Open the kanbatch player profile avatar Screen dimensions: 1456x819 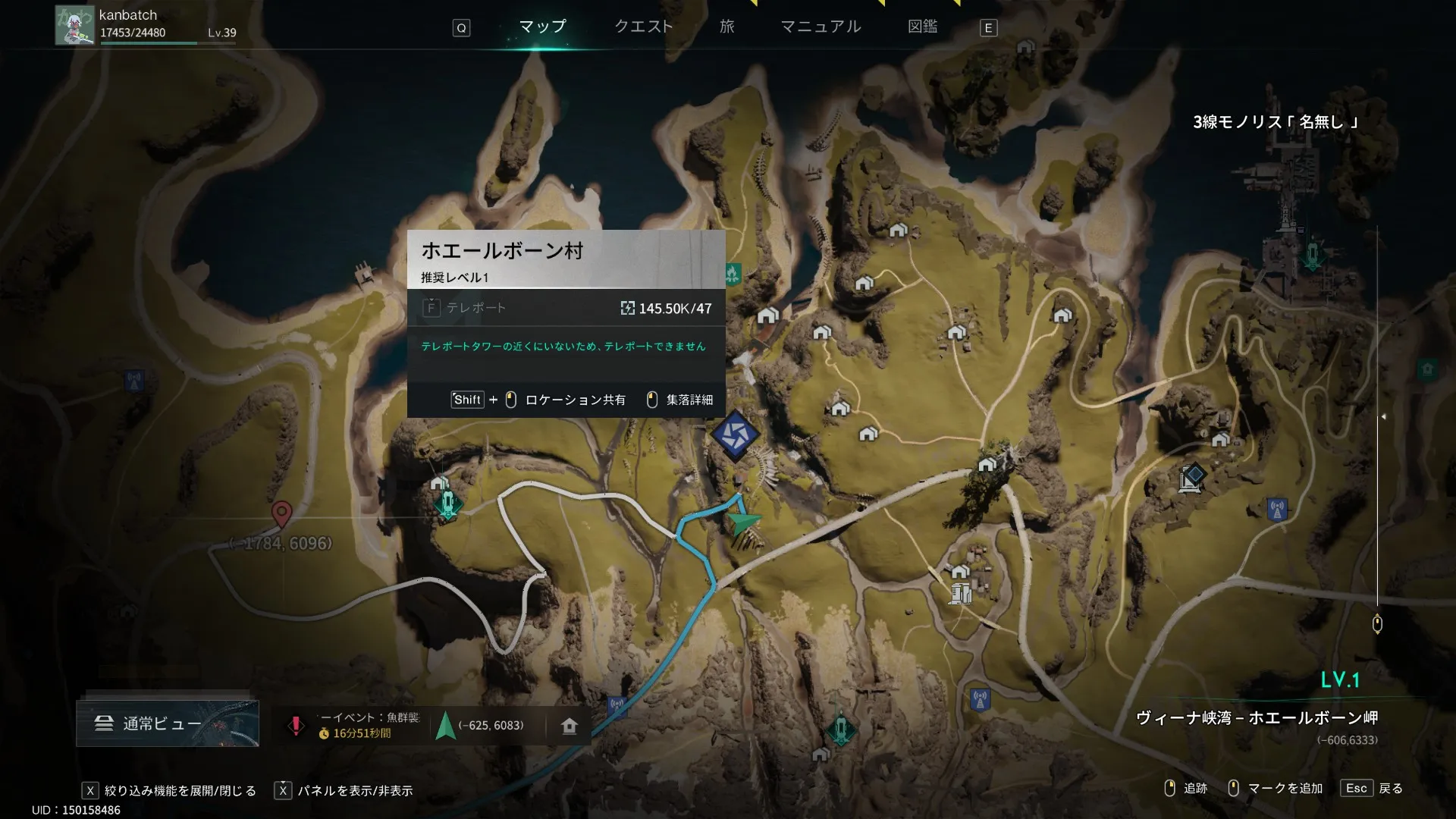[74, 25]
